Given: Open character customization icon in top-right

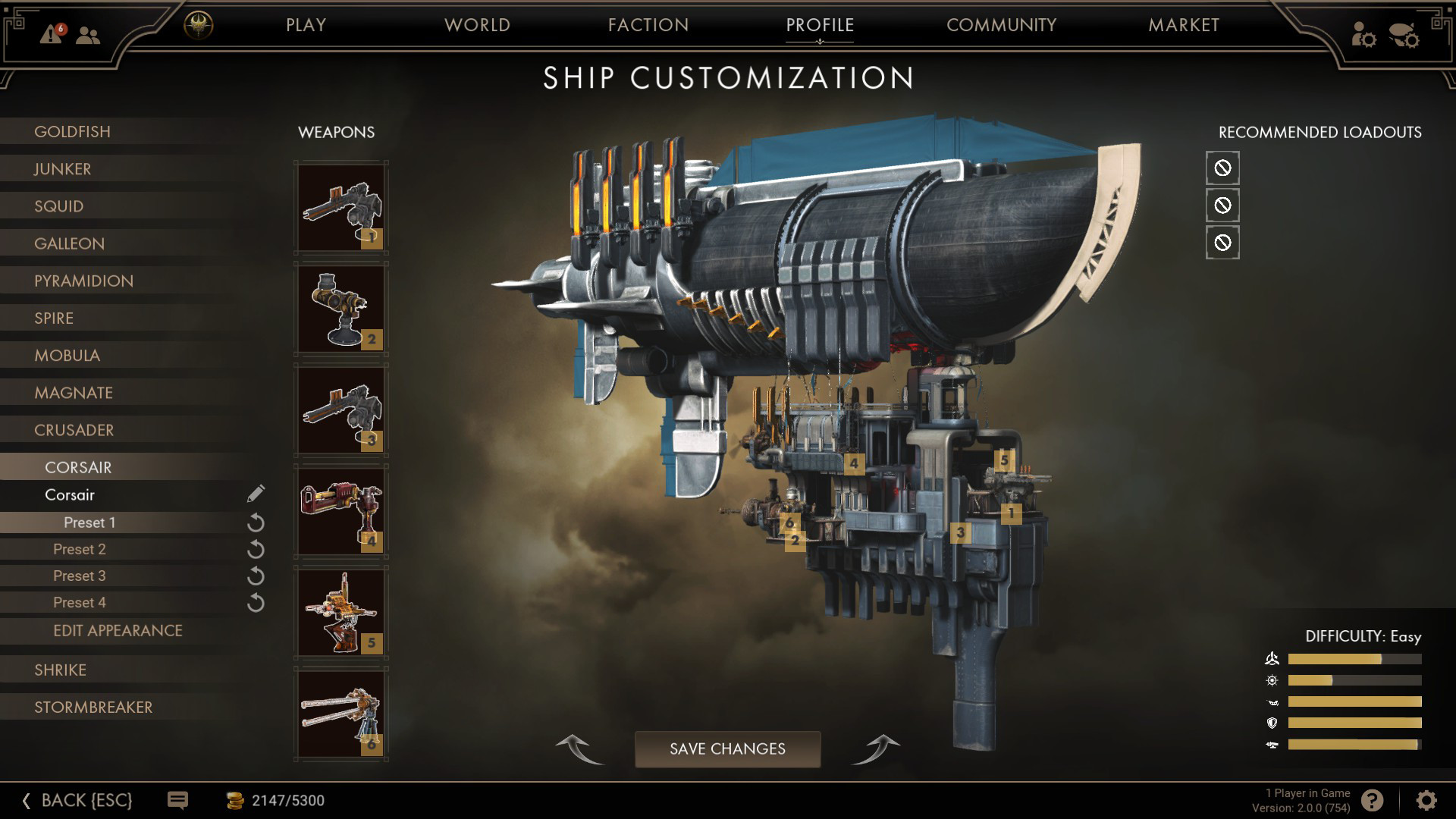Looking at the screenshot, I should (x=1365, y=35).
